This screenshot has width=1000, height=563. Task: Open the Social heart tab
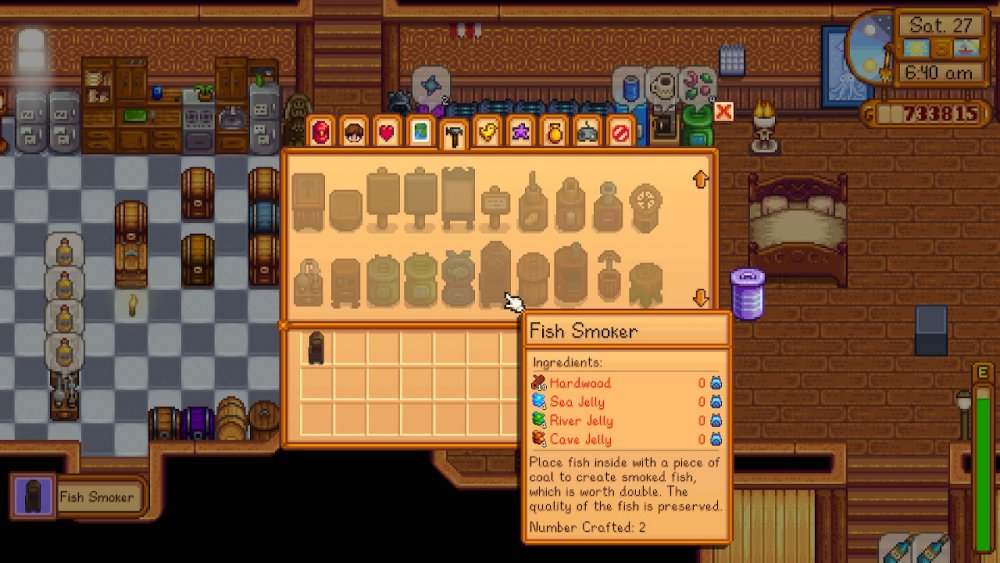[x=387, y=133]
